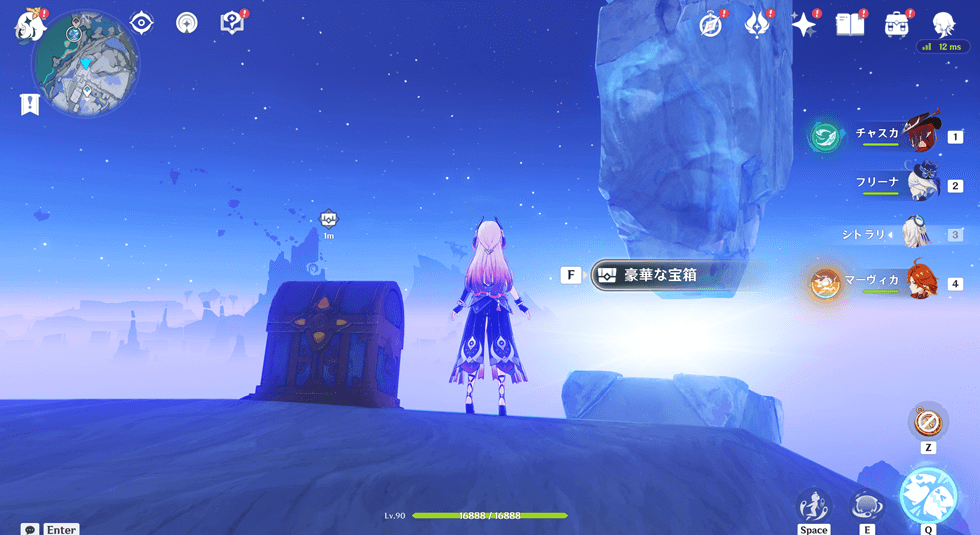This screenshot has width=980, height=535.
Task: Activate the glowing elemental burst icon
Action: point(928,495)
